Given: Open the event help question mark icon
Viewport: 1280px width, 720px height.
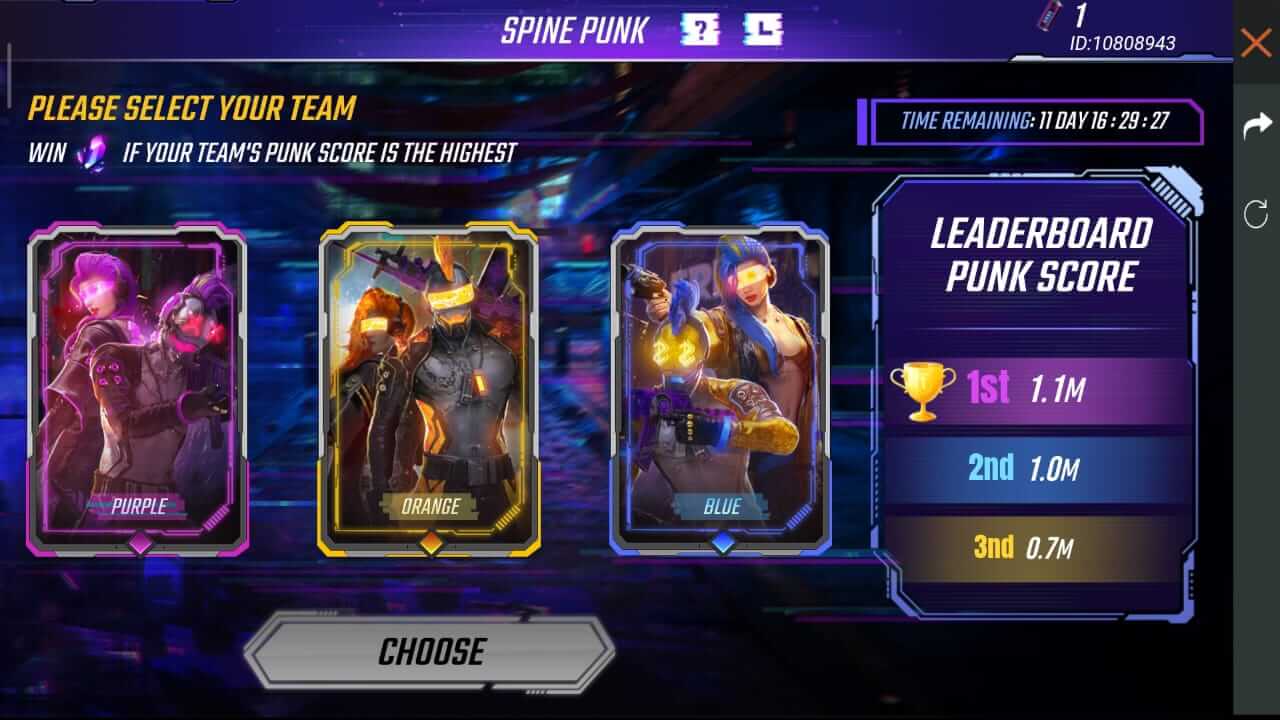Looking at the screenshot, I should pos(700,29).
